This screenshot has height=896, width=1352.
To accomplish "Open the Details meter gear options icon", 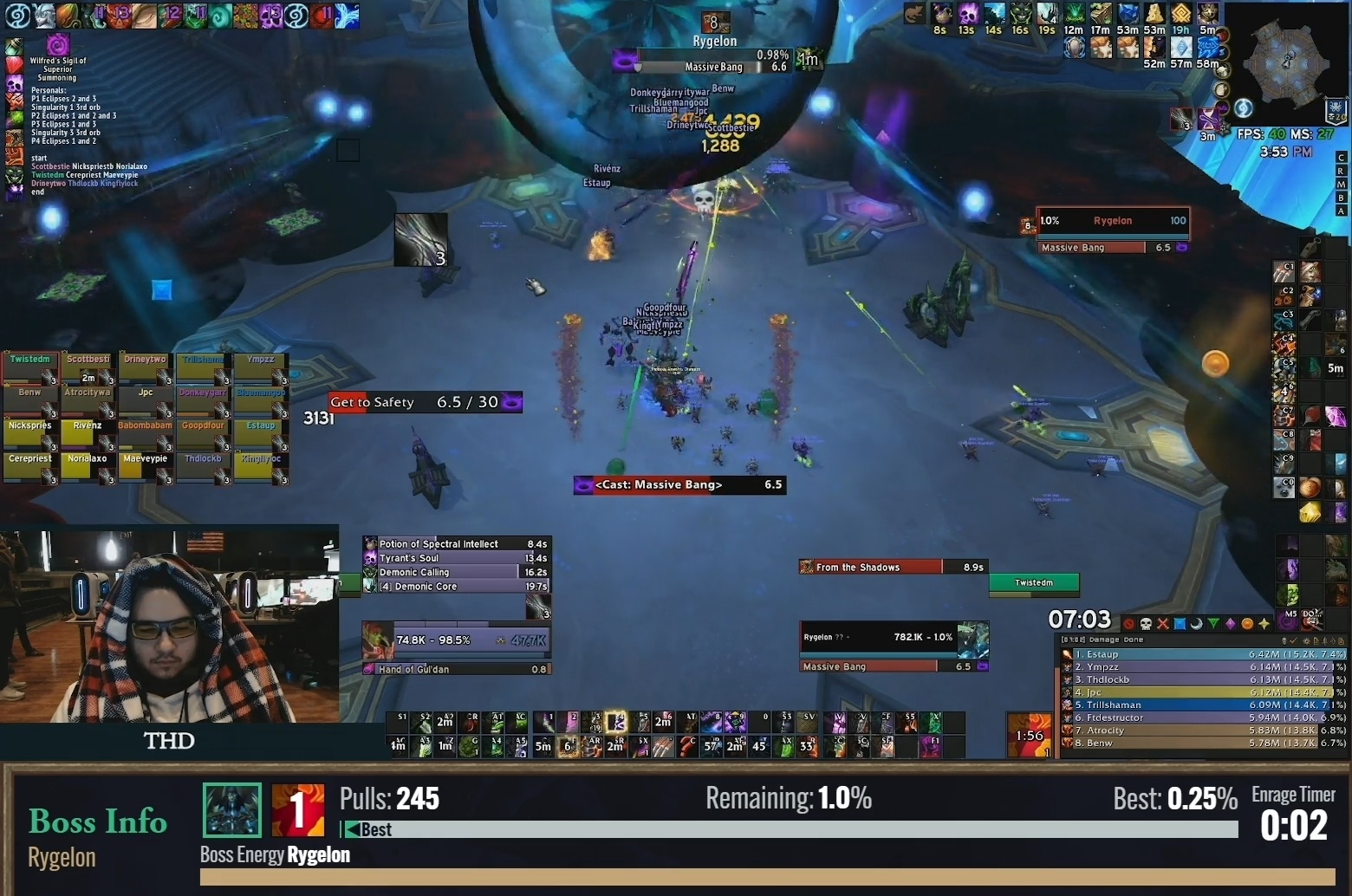I will [x=1307, y=641].
